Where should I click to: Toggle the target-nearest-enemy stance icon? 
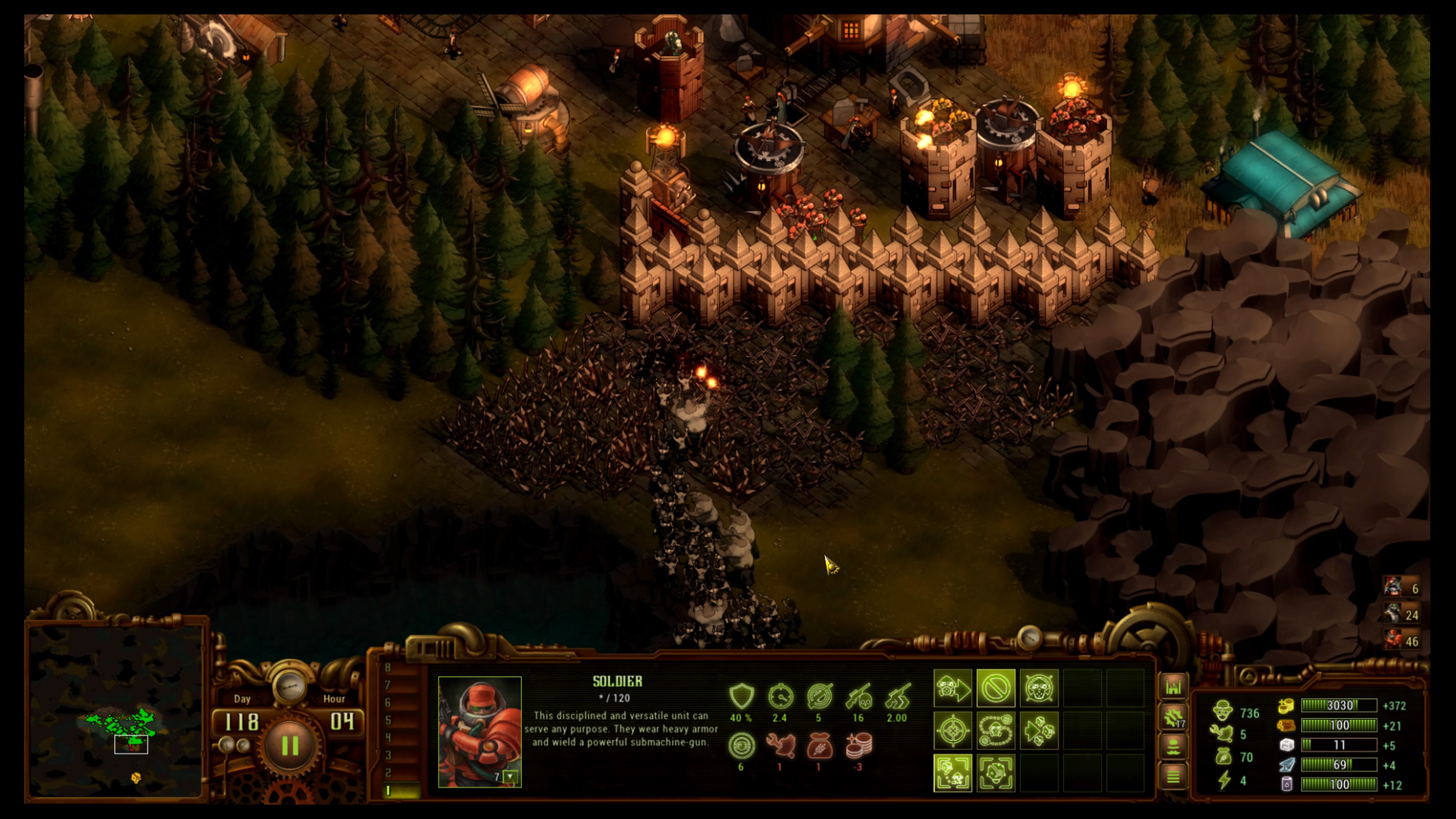point(952,773)
